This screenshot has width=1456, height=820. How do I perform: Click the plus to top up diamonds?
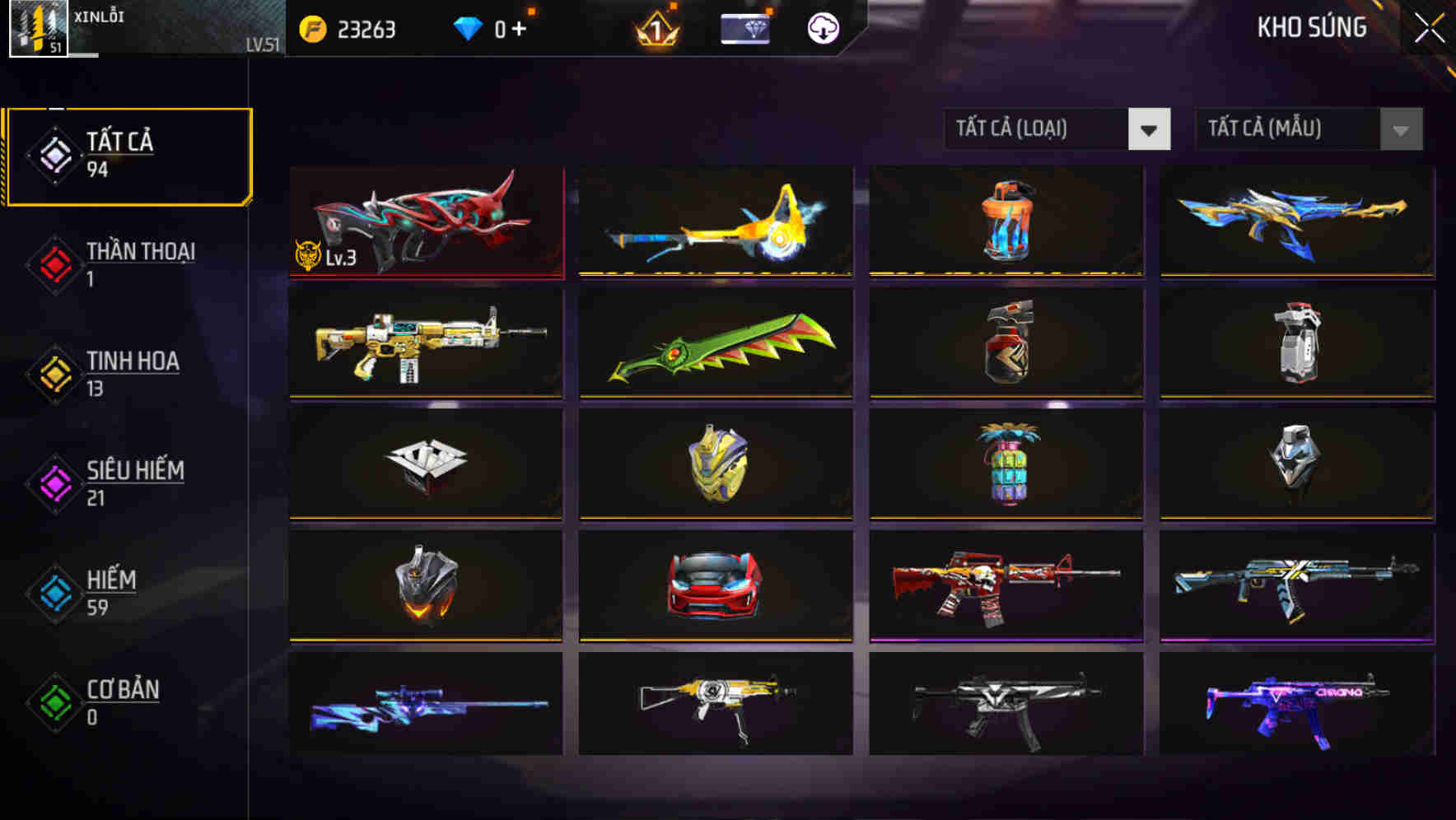[x=525, y=27]
